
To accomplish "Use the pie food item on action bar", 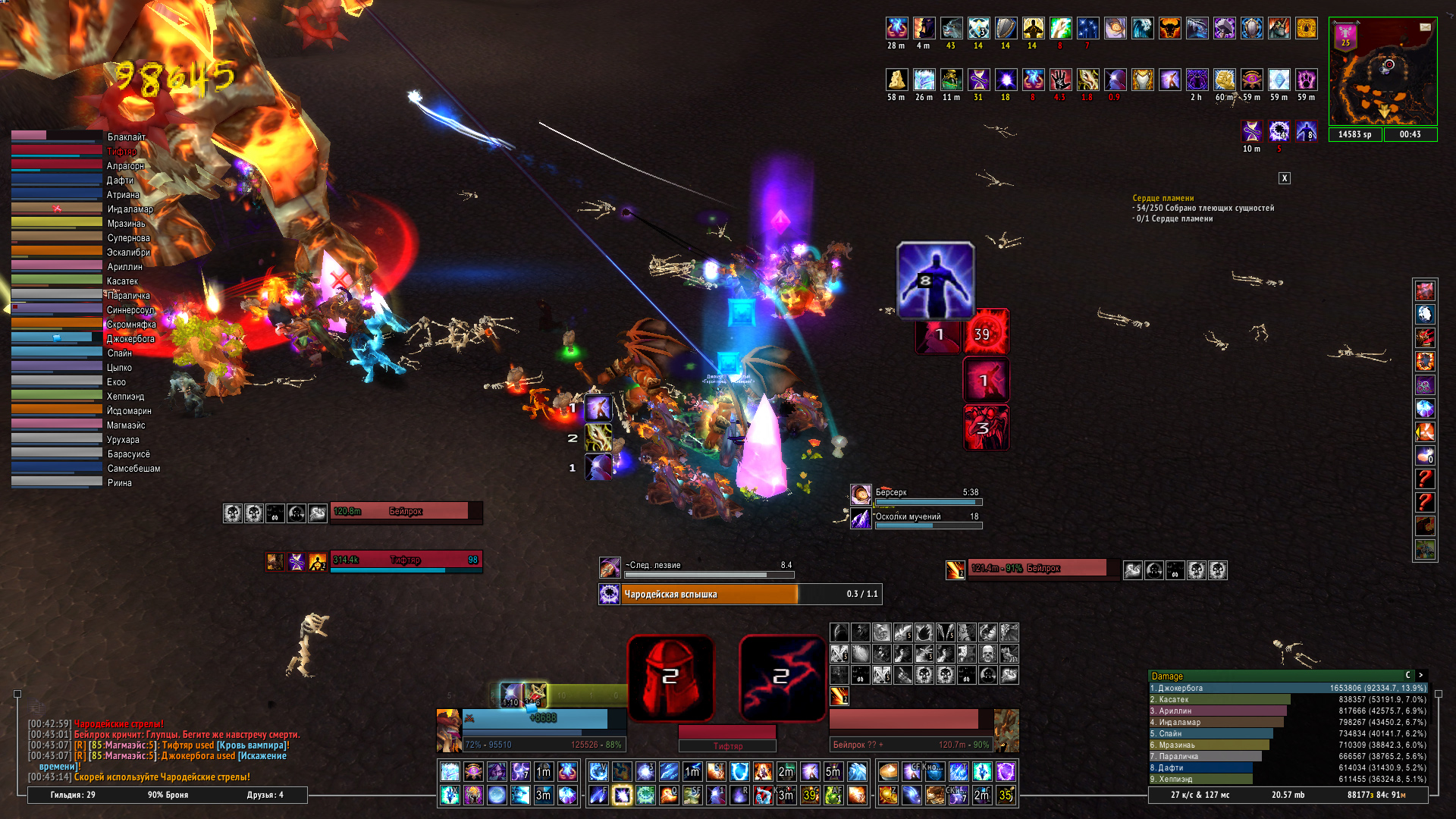I will pyautogui.click(x=888, y=772).
